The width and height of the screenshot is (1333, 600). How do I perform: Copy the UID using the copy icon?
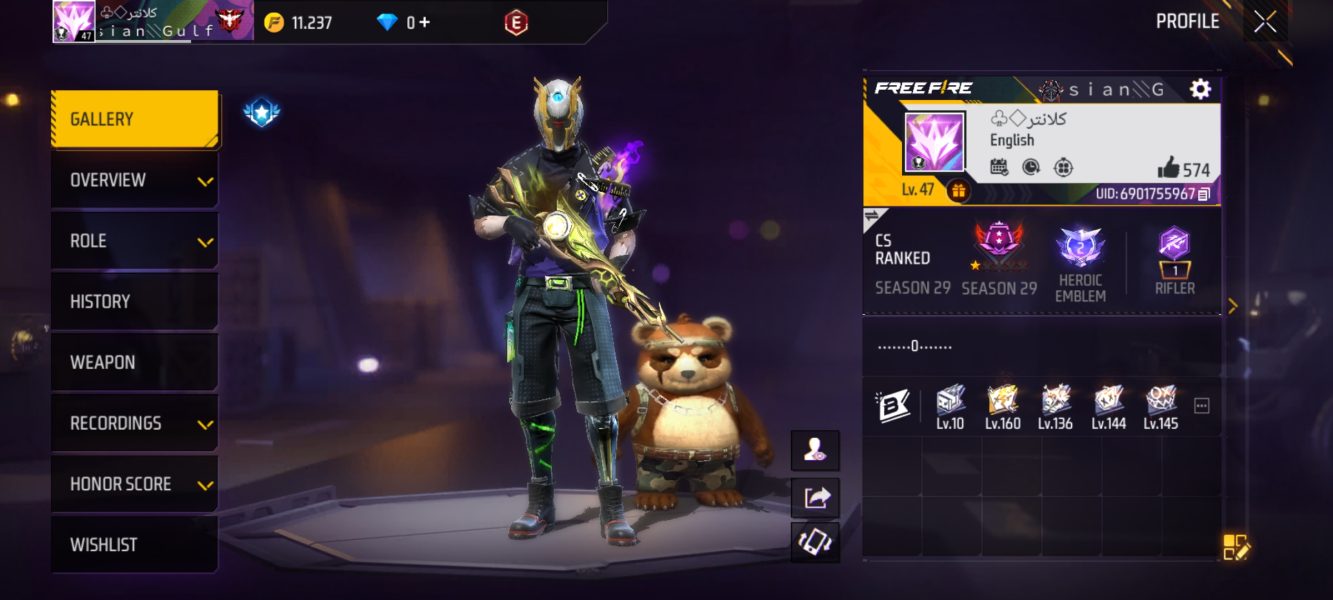(x=1204, y=194)
